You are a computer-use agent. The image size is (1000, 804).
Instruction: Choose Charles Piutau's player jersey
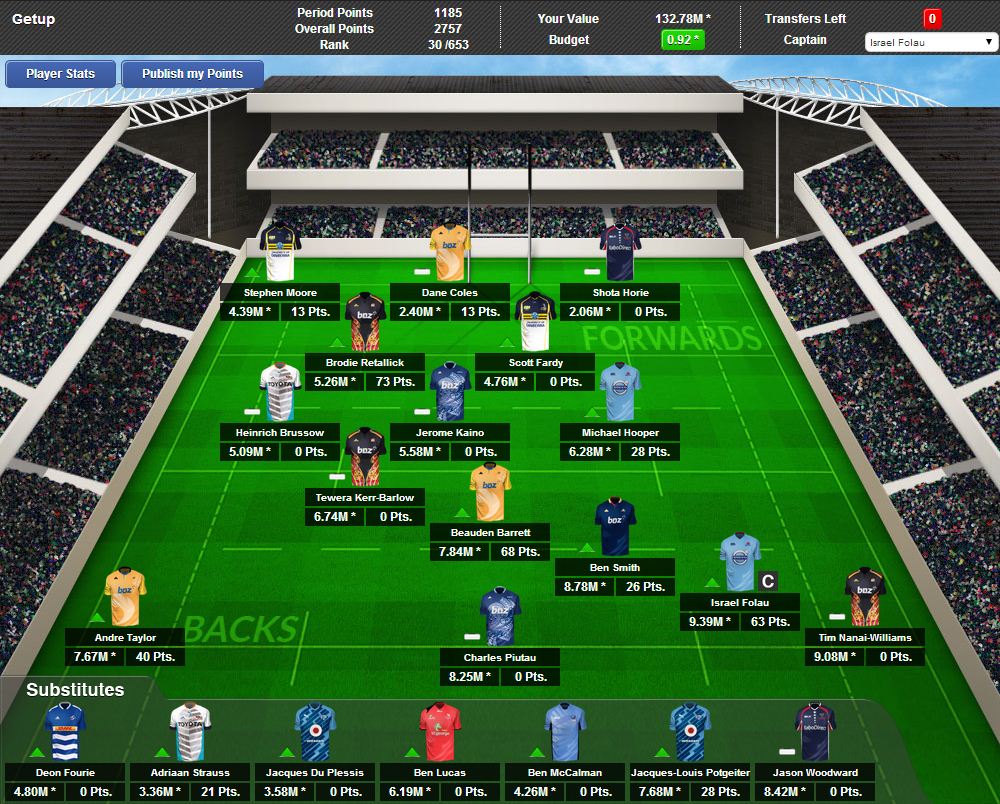(500, 616)
